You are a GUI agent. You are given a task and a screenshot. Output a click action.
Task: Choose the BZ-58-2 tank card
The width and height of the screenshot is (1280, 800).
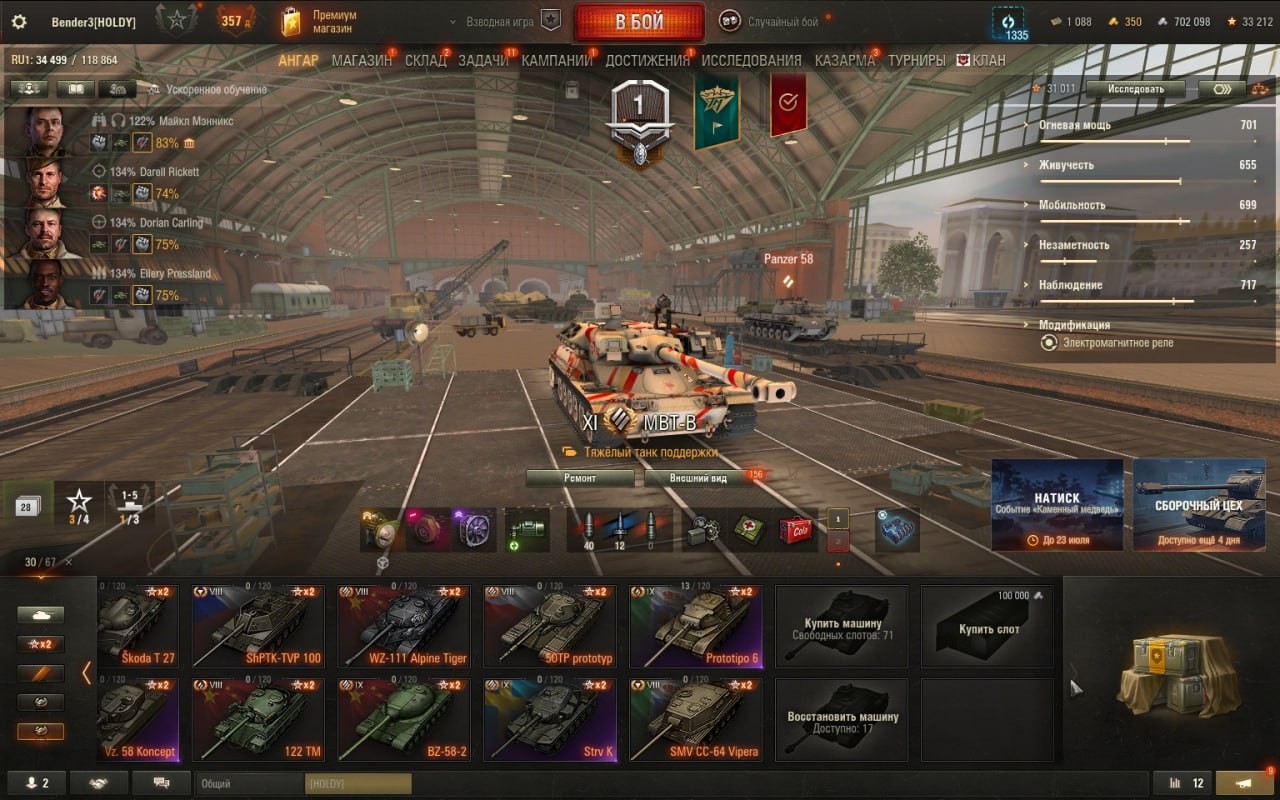[x=404, y=720]
